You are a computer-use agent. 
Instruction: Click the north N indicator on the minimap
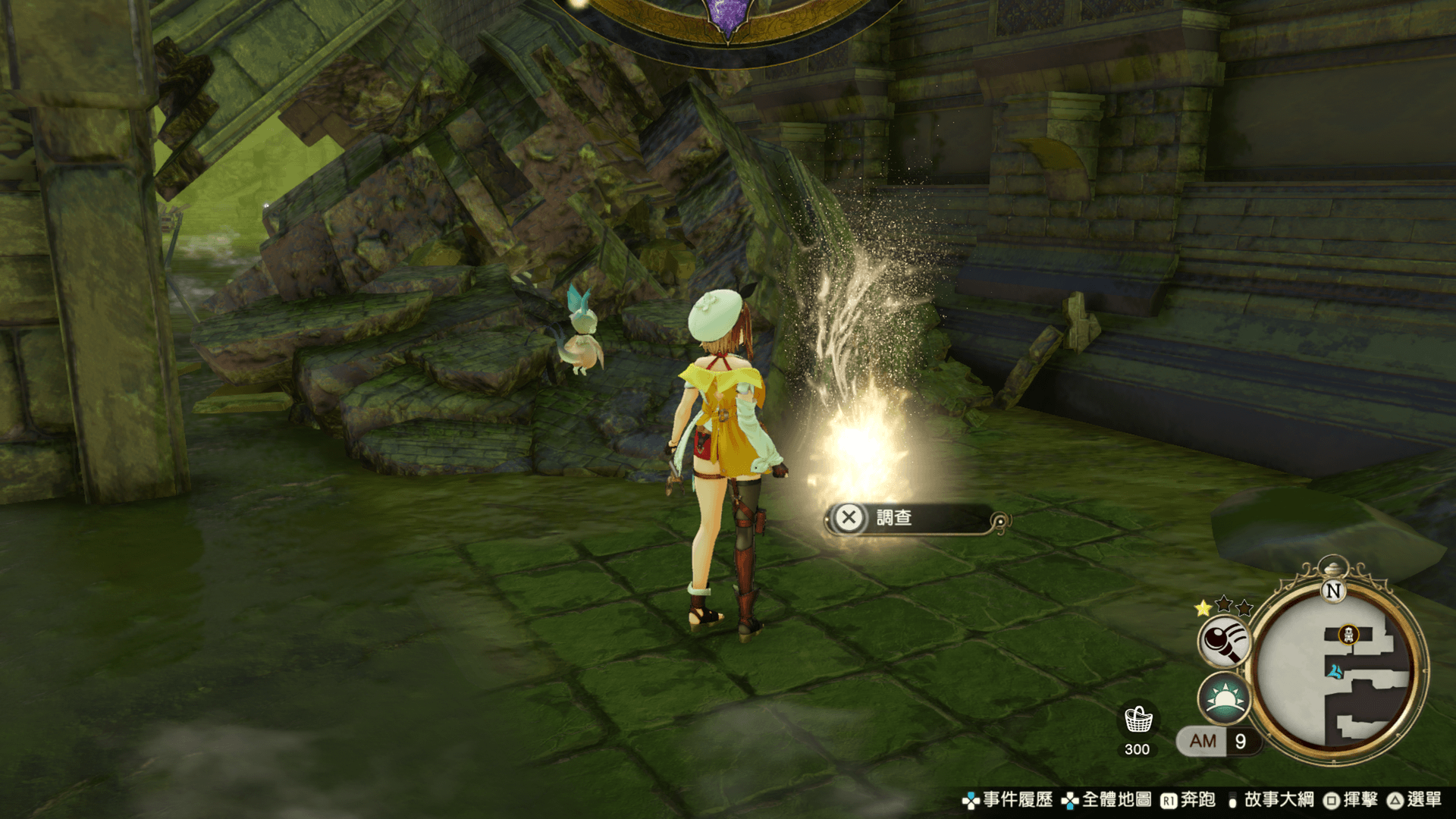pyautogui.click(x=1333, y=591)
